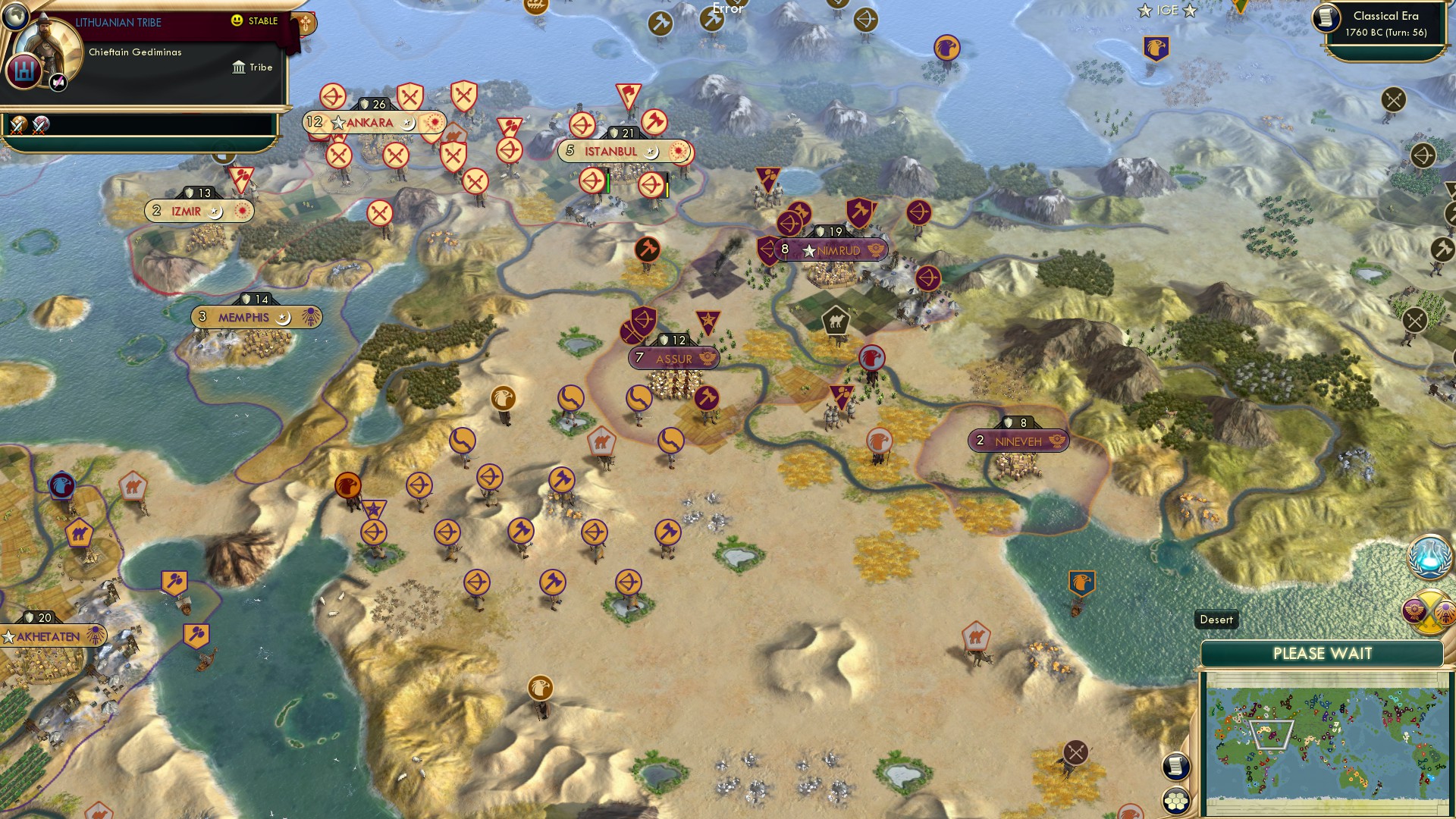Click the STABLE happiness smiley
1456x819 pixels.
pos(239,21)
